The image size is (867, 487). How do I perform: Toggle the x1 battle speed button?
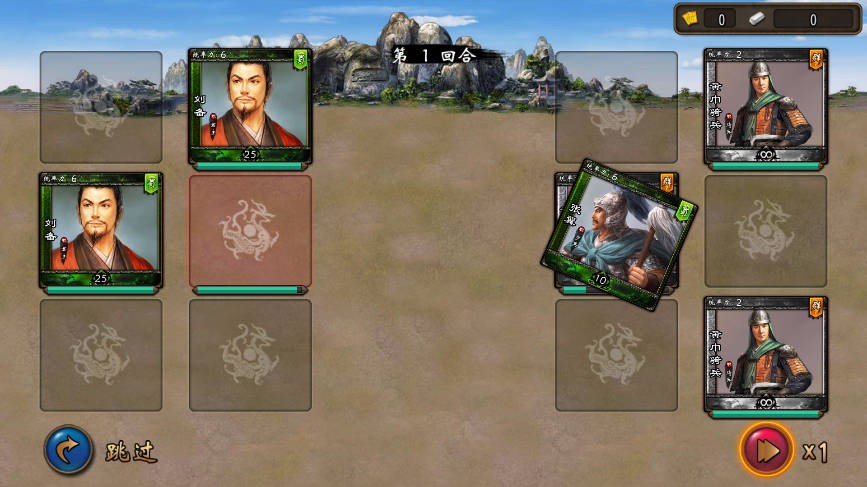tap(768, 450)
